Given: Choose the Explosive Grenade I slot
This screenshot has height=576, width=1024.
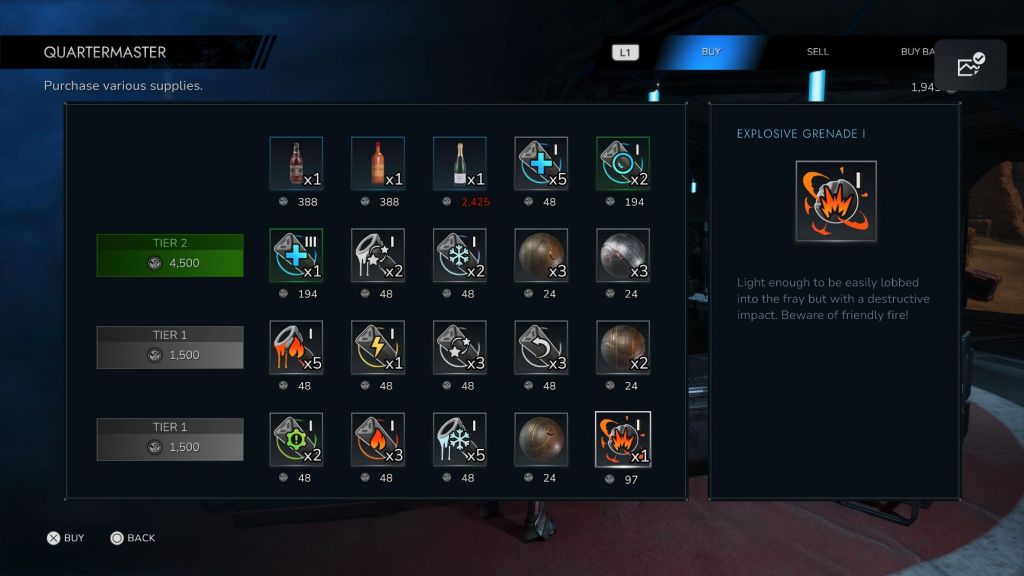Looking at the screenshot, I should (x=623, y=439).
